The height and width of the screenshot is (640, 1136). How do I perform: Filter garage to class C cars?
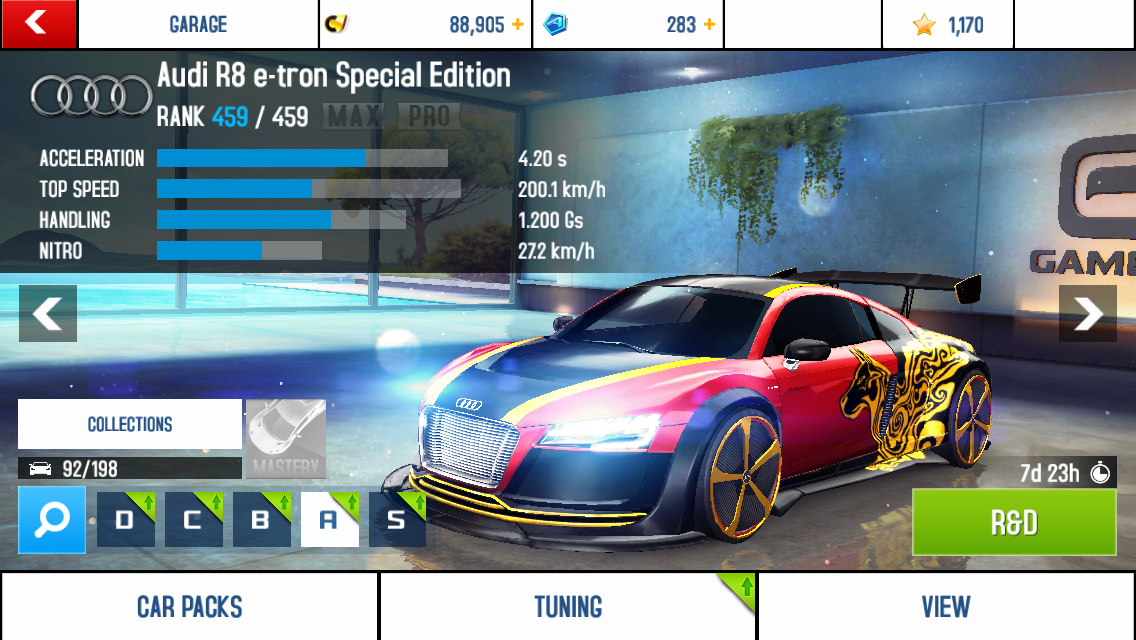[193, 519]
